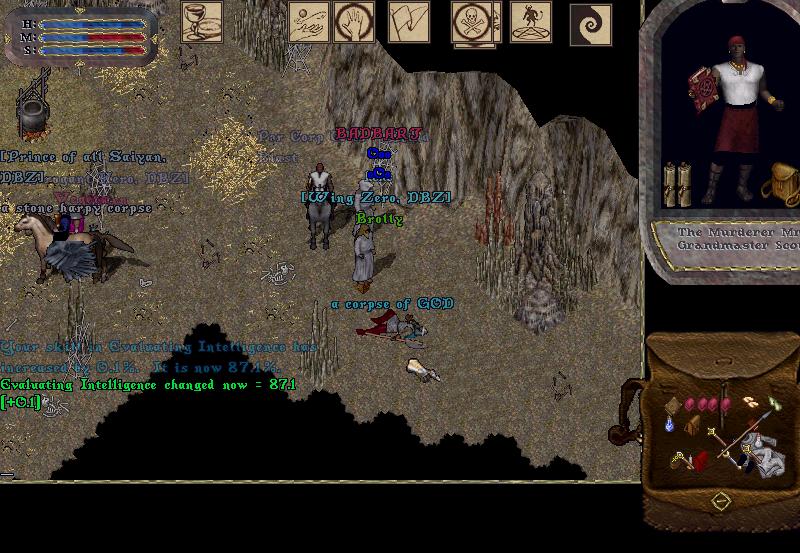Cast the demon on pentagram spell icon
800x553 pixels.
tap(530, 22)
